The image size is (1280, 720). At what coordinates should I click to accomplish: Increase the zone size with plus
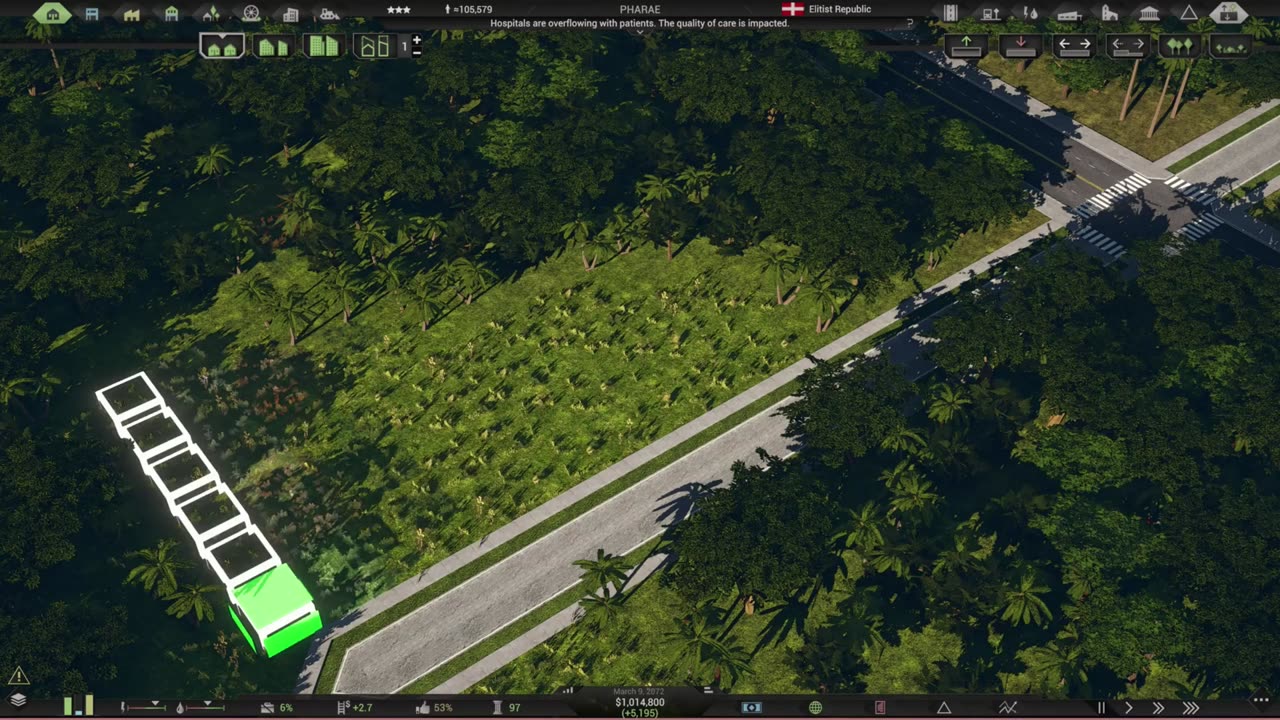[x=417, y=41]
